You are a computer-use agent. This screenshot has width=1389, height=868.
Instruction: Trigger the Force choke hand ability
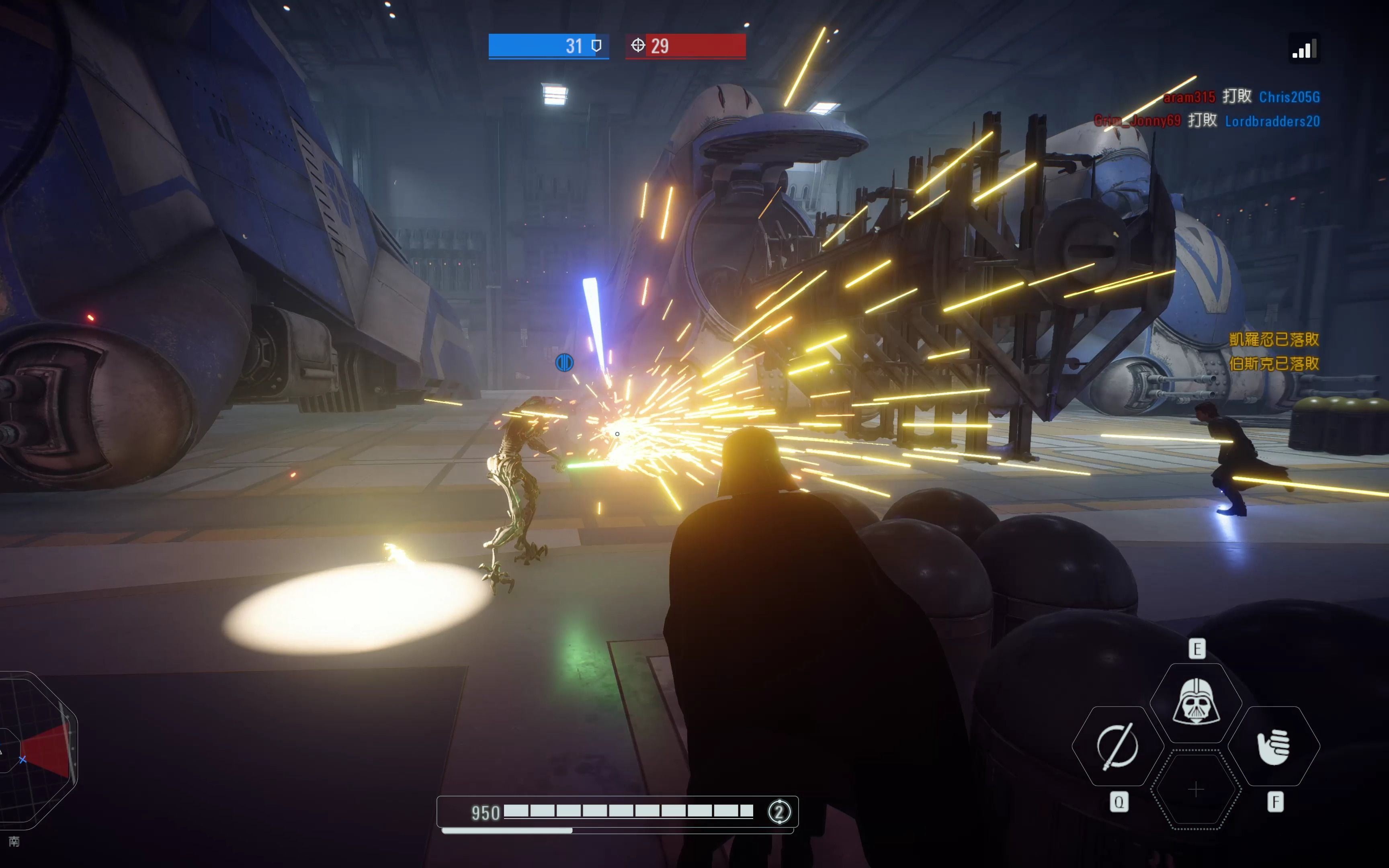1274,746
